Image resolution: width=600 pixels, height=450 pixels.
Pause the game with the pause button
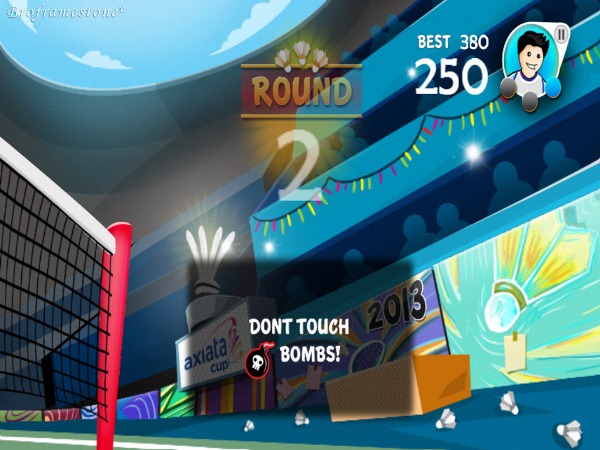pos(561,34)
